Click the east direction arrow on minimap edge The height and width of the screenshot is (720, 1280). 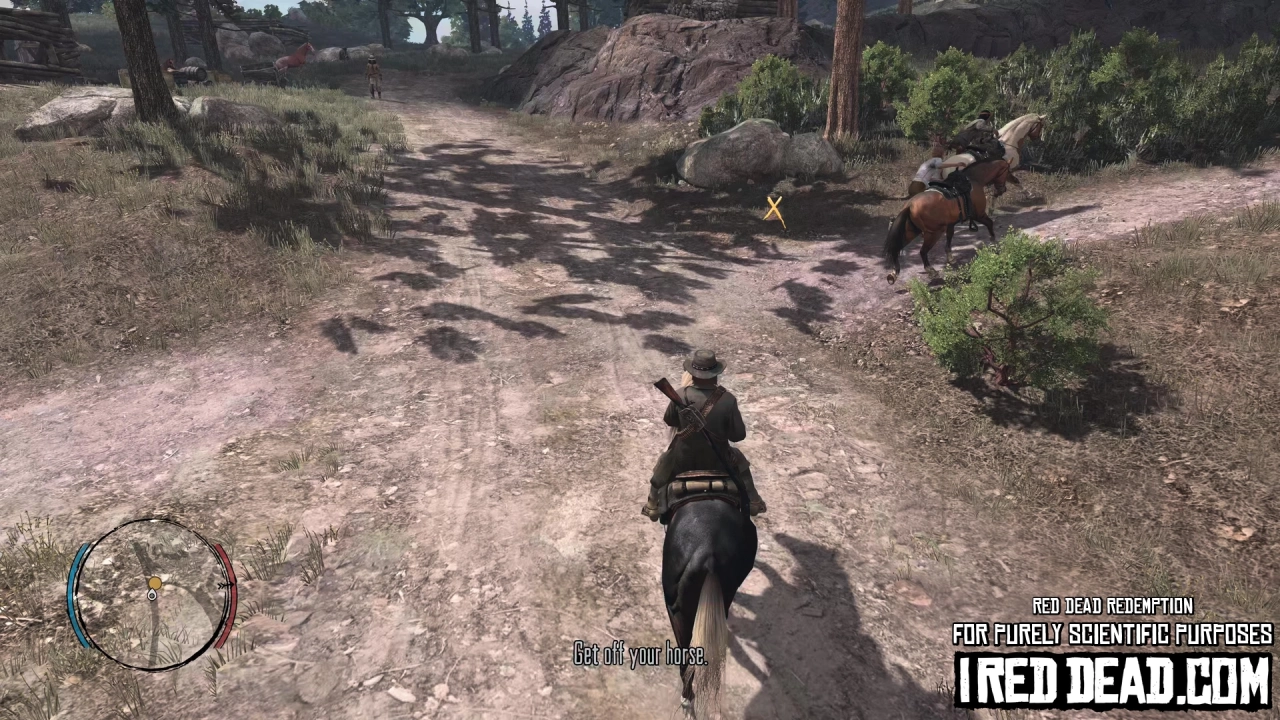pyautogui.click(x=228, y=584)
